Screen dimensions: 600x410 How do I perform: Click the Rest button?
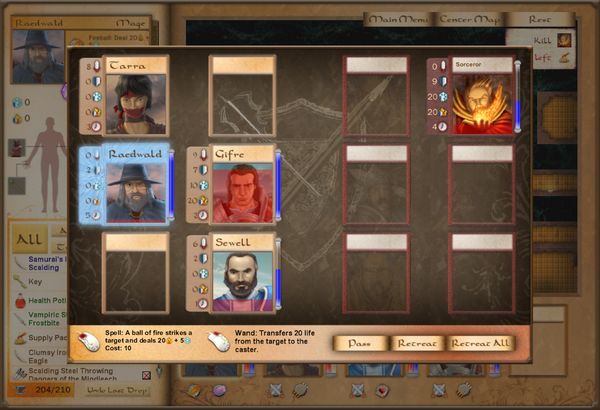pos(541,19)
